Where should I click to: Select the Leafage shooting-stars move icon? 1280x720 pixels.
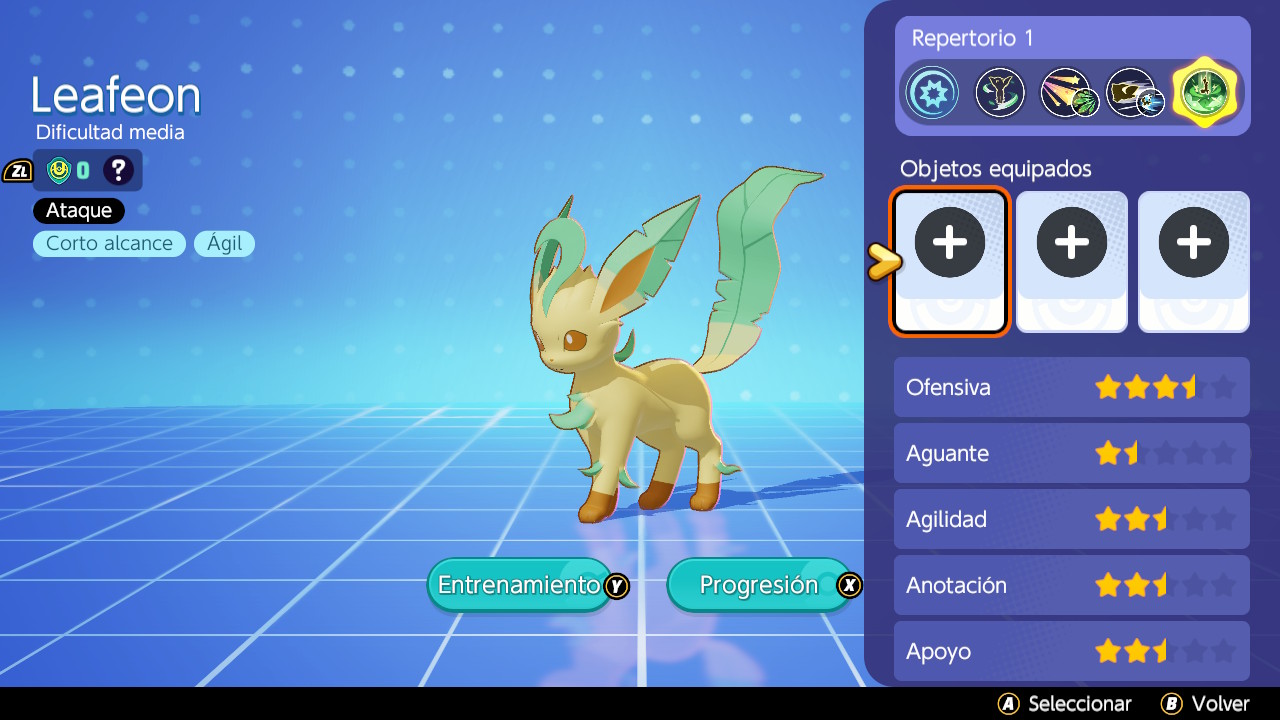point(1068,92)
